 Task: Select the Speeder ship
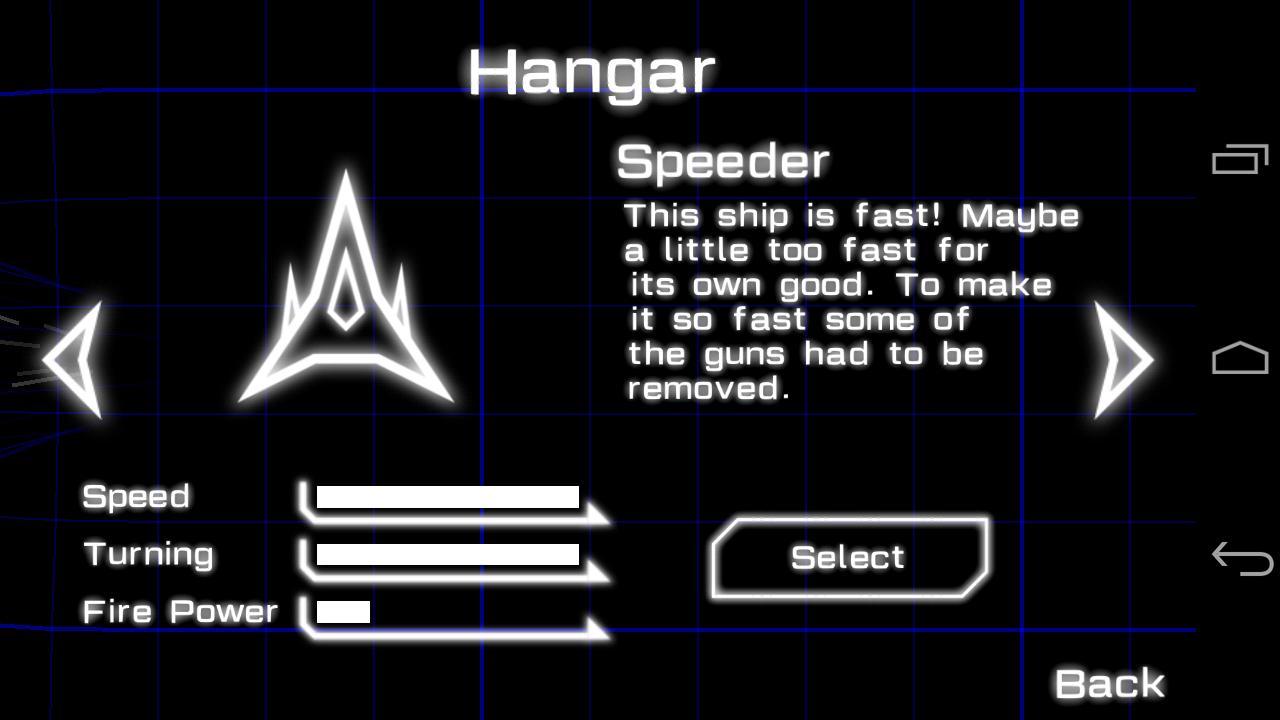pos(849,558)
